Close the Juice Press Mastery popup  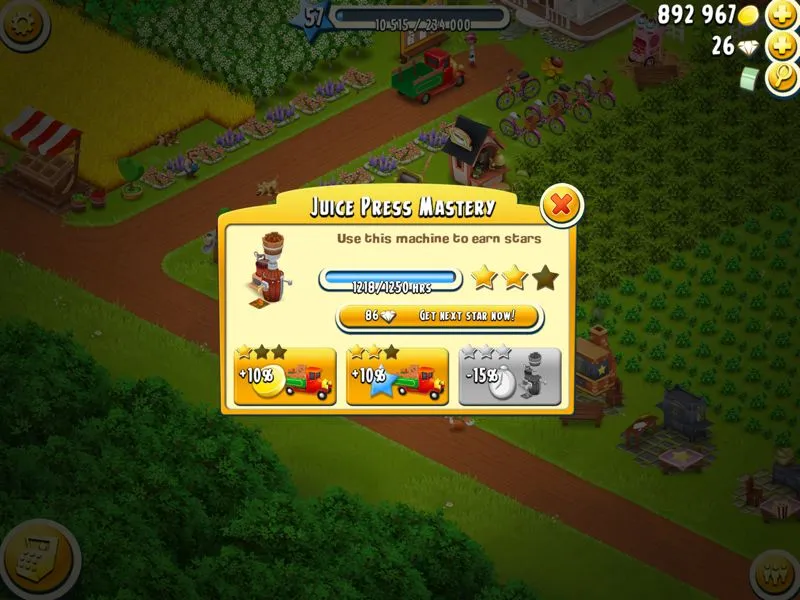coord(562,206)
